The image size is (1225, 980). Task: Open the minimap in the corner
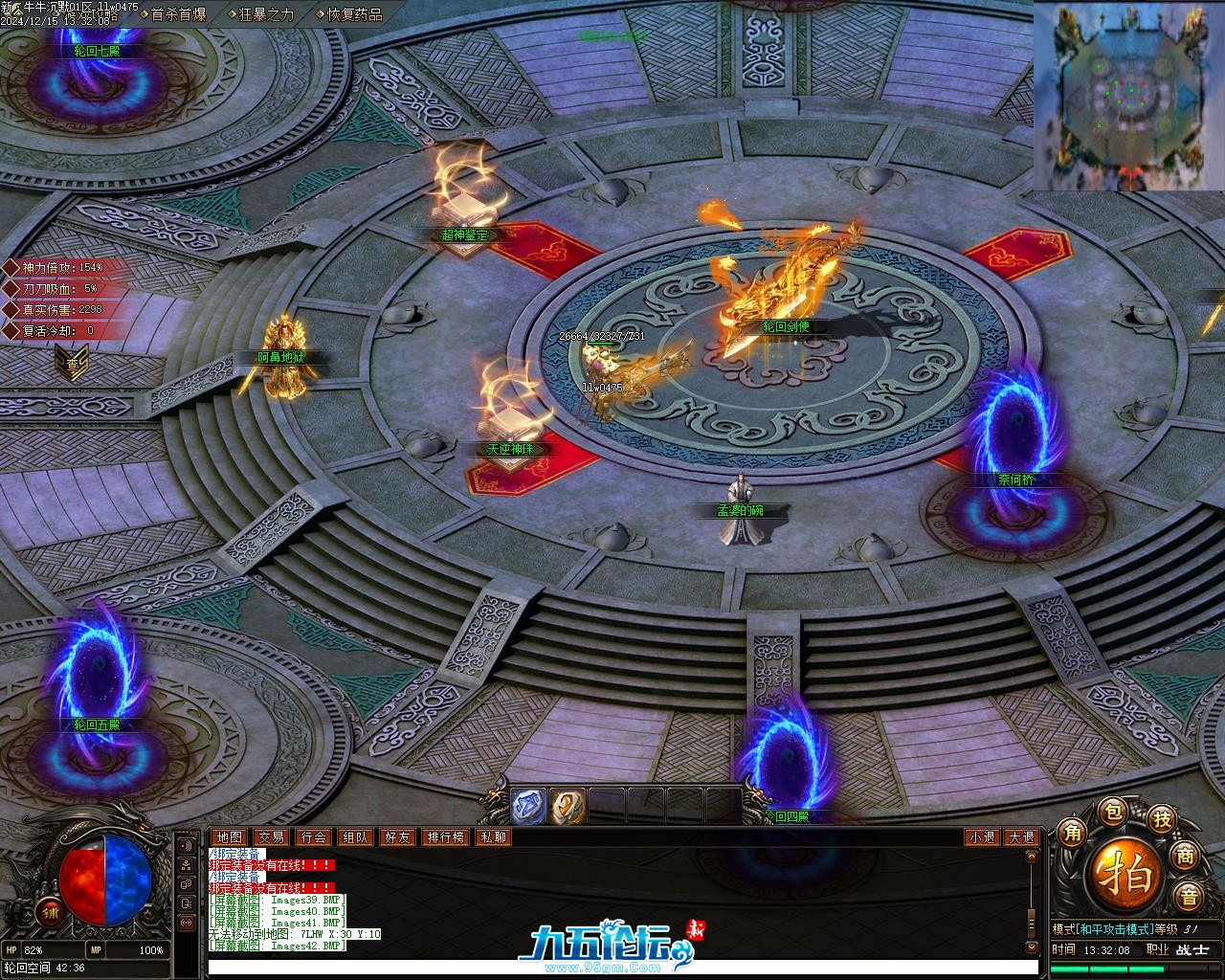pyautogui.click(x=1128, y=96)
